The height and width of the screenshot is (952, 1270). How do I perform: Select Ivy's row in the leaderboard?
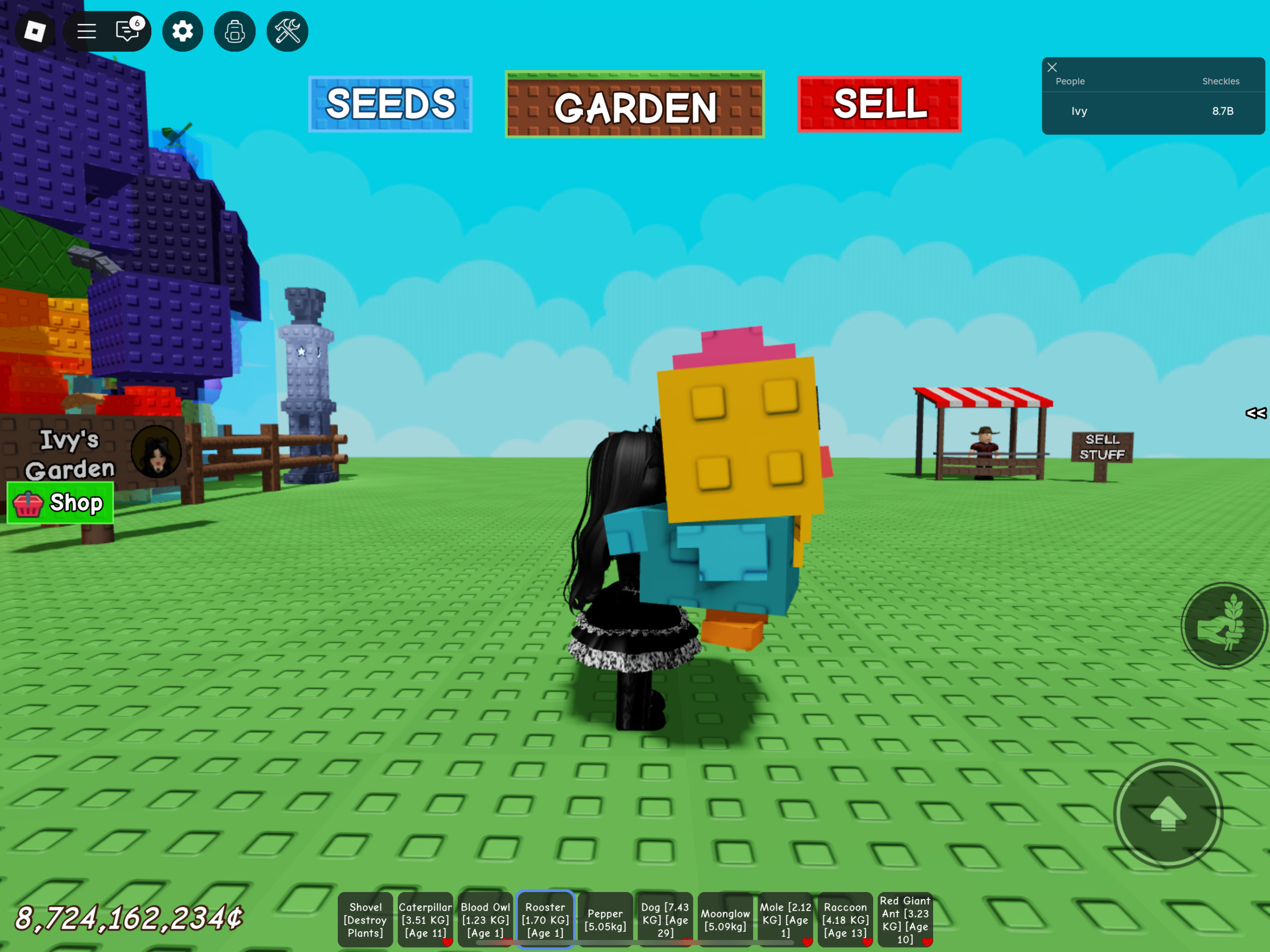coord(1152,112)
